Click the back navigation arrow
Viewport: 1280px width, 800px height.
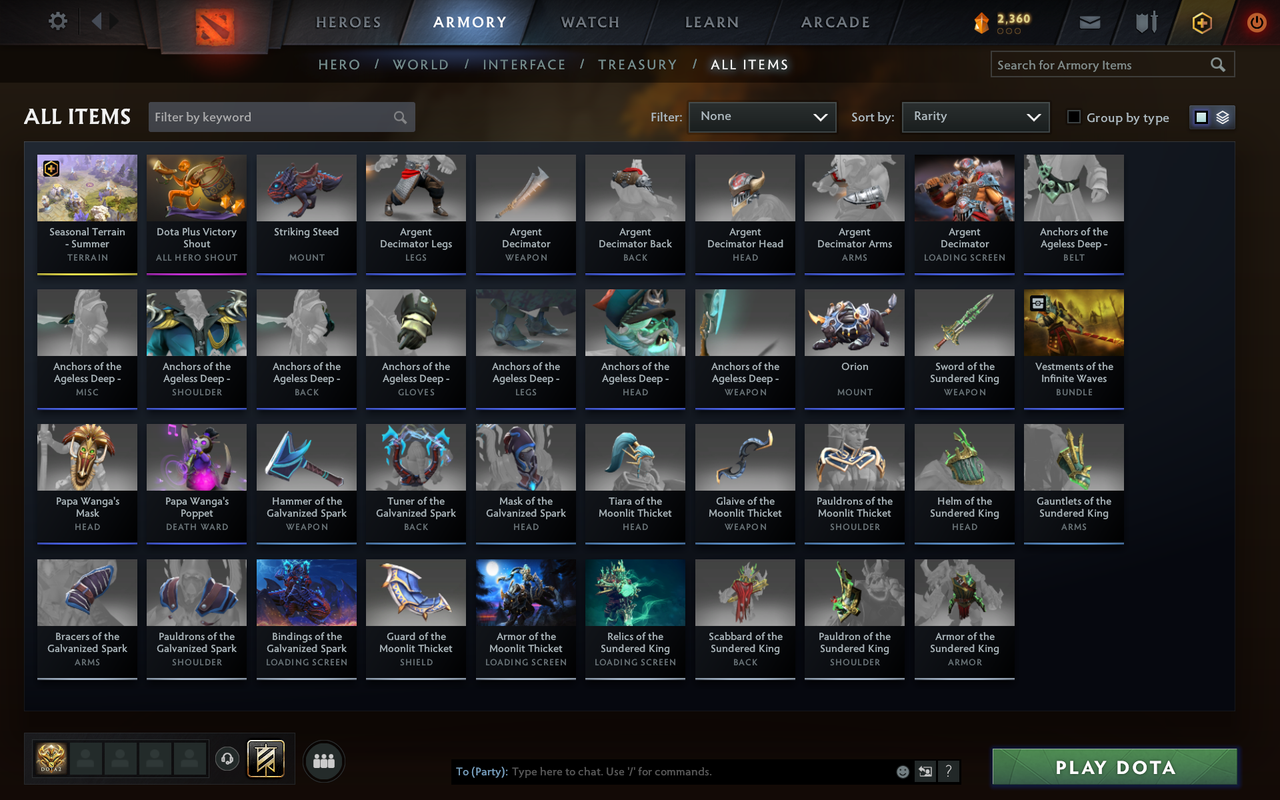[96, 21]
